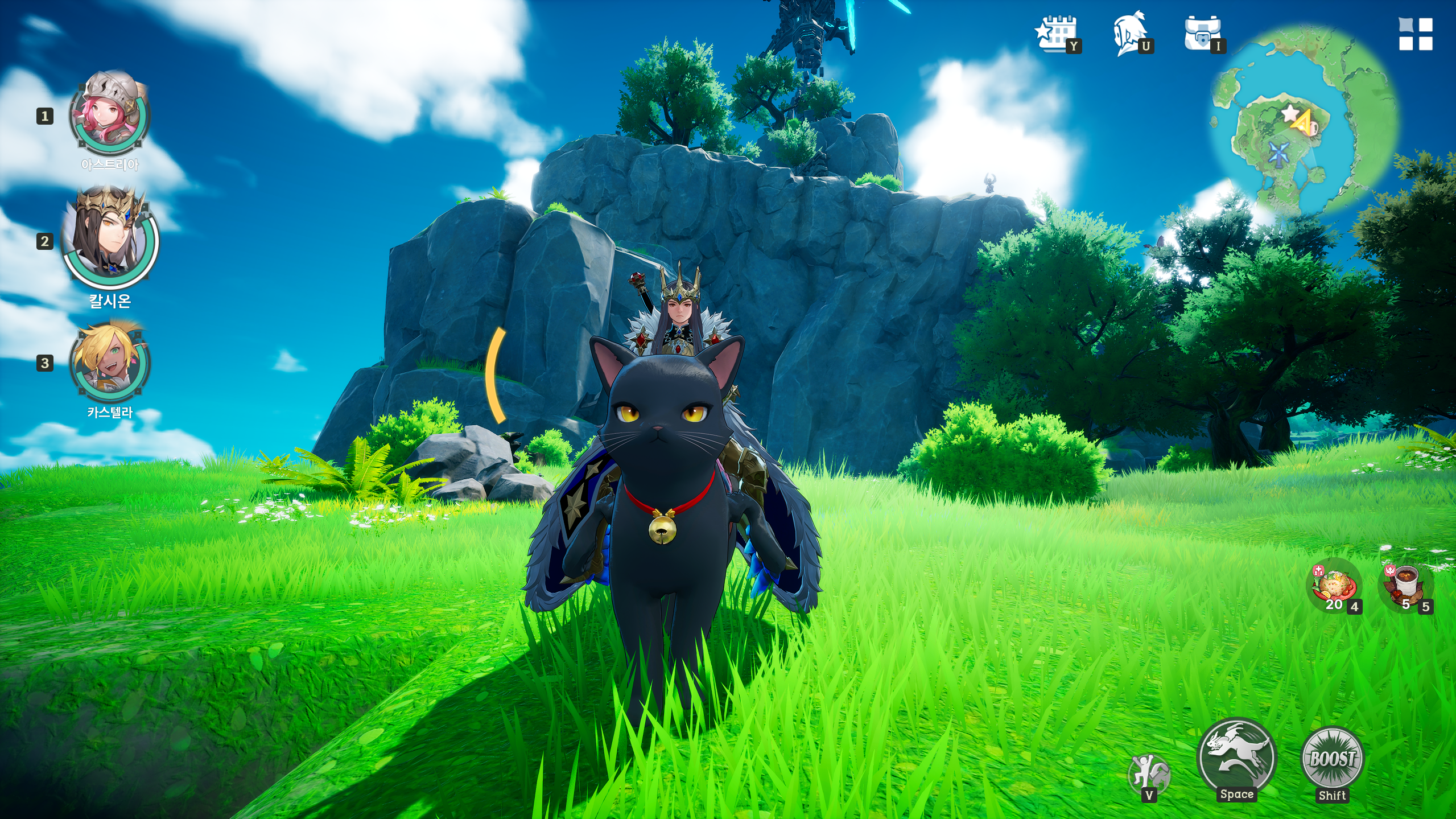Open the backpack inventory
The image size is (1456, 819).
1202,33
